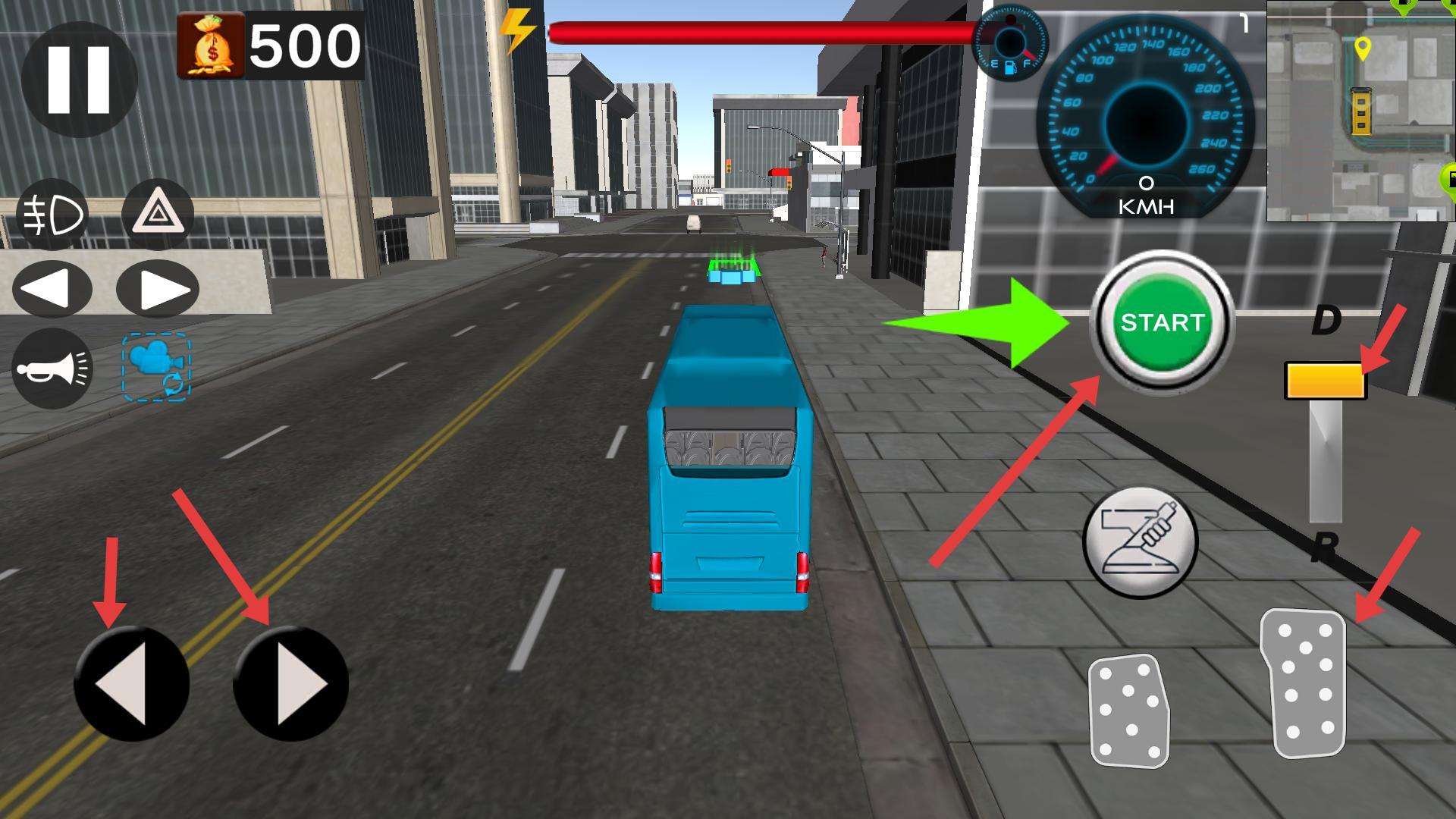Toggle the headlights button
The height and width of the screenshot is (819, 1456).
(x=53, y=215)
